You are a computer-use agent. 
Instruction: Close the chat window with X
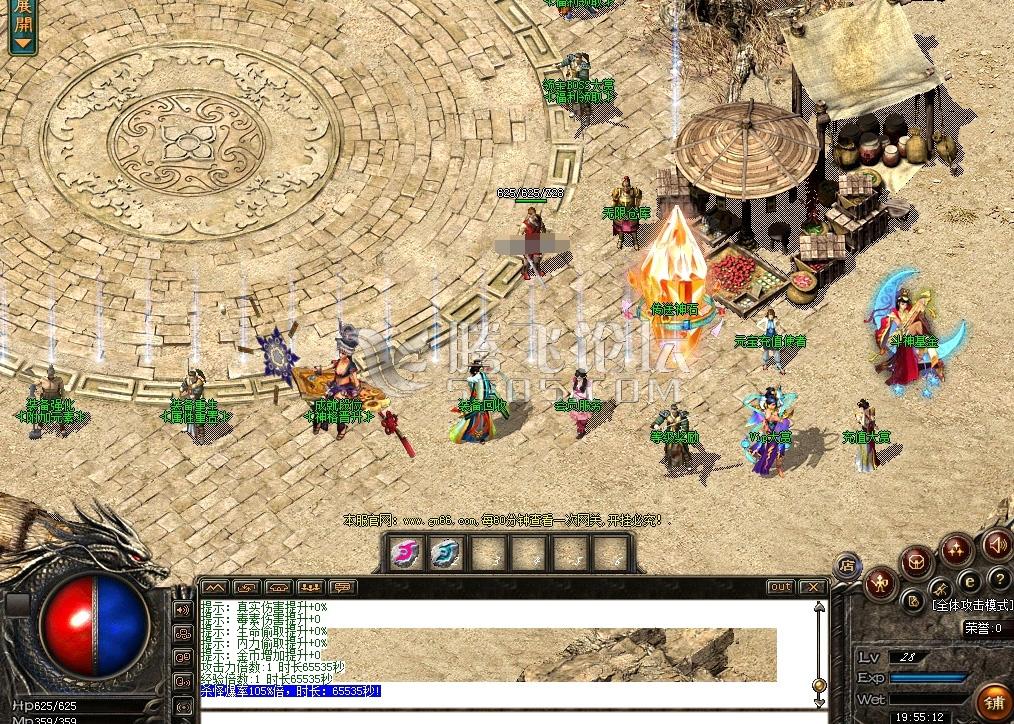coord(813,587)
